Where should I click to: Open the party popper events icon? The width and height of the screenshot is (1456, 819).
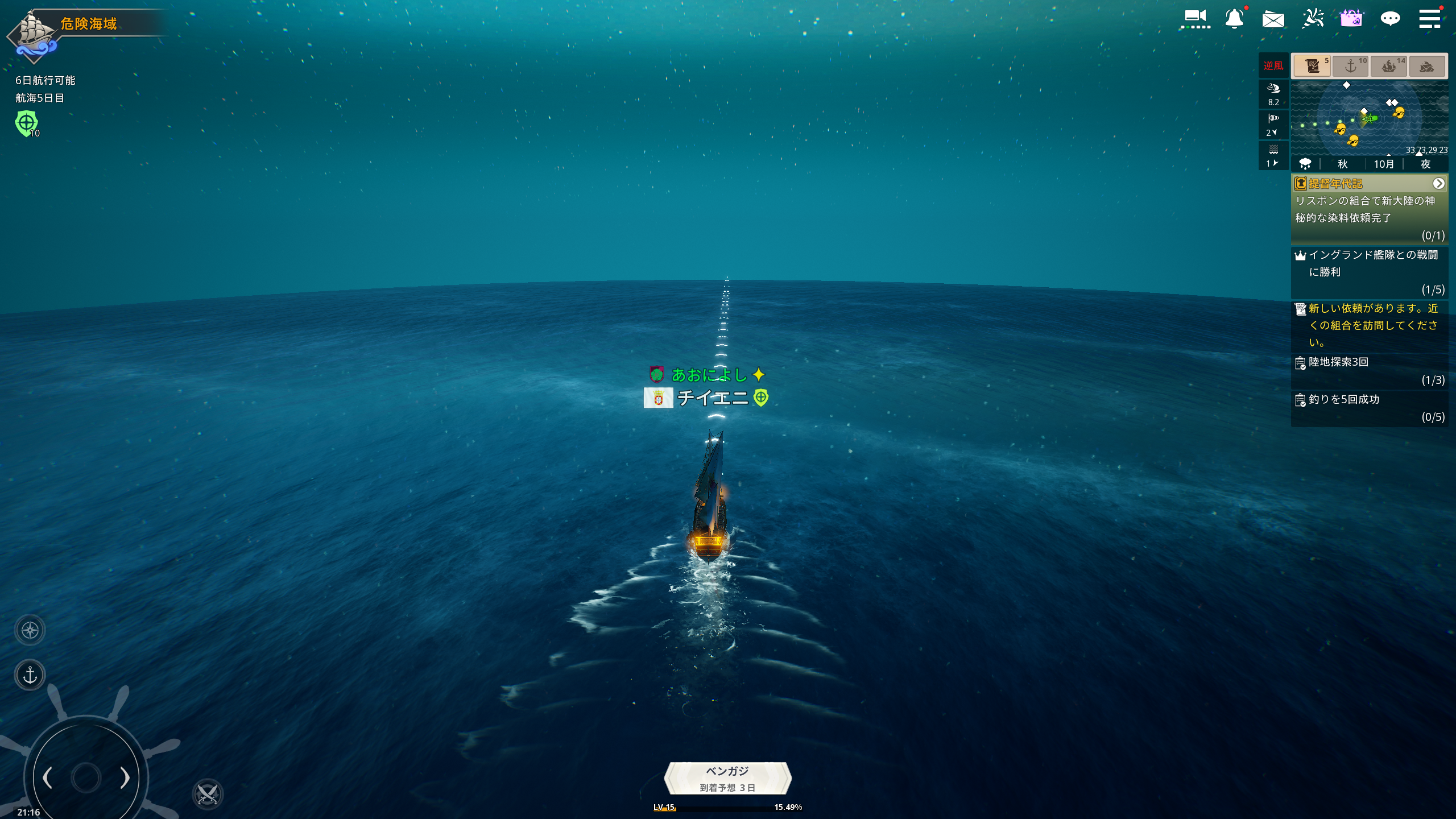(1313, 19)
